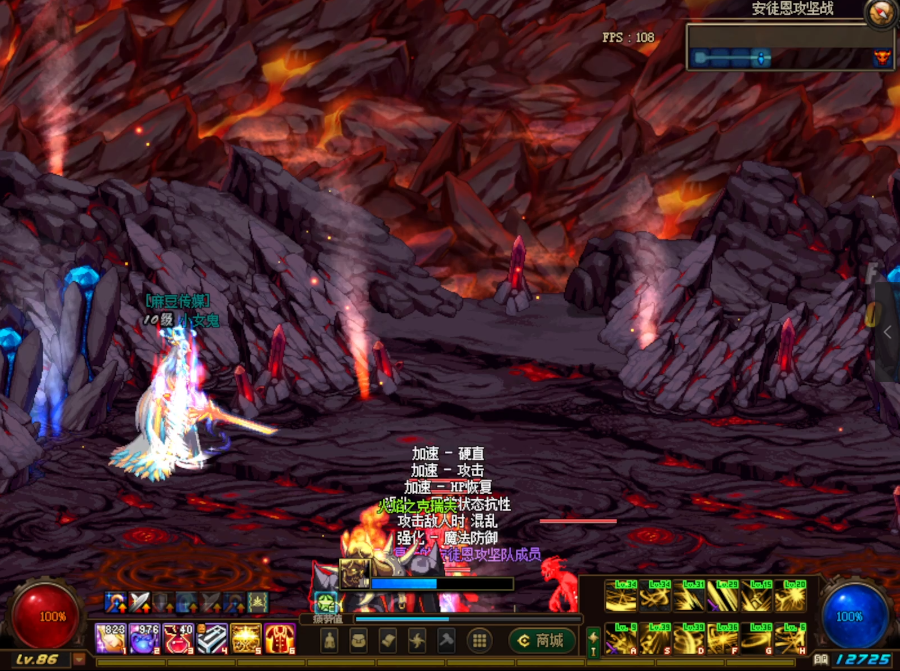900x671 pixels.
Task: Use the quick slot 1 consumable showing 823
Action: [110, 636]
